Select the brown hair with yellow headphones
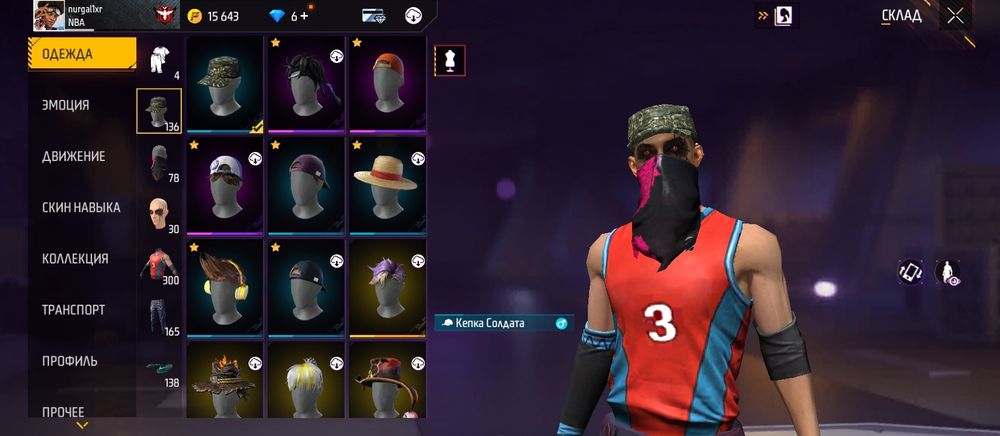 pos(225,285)
